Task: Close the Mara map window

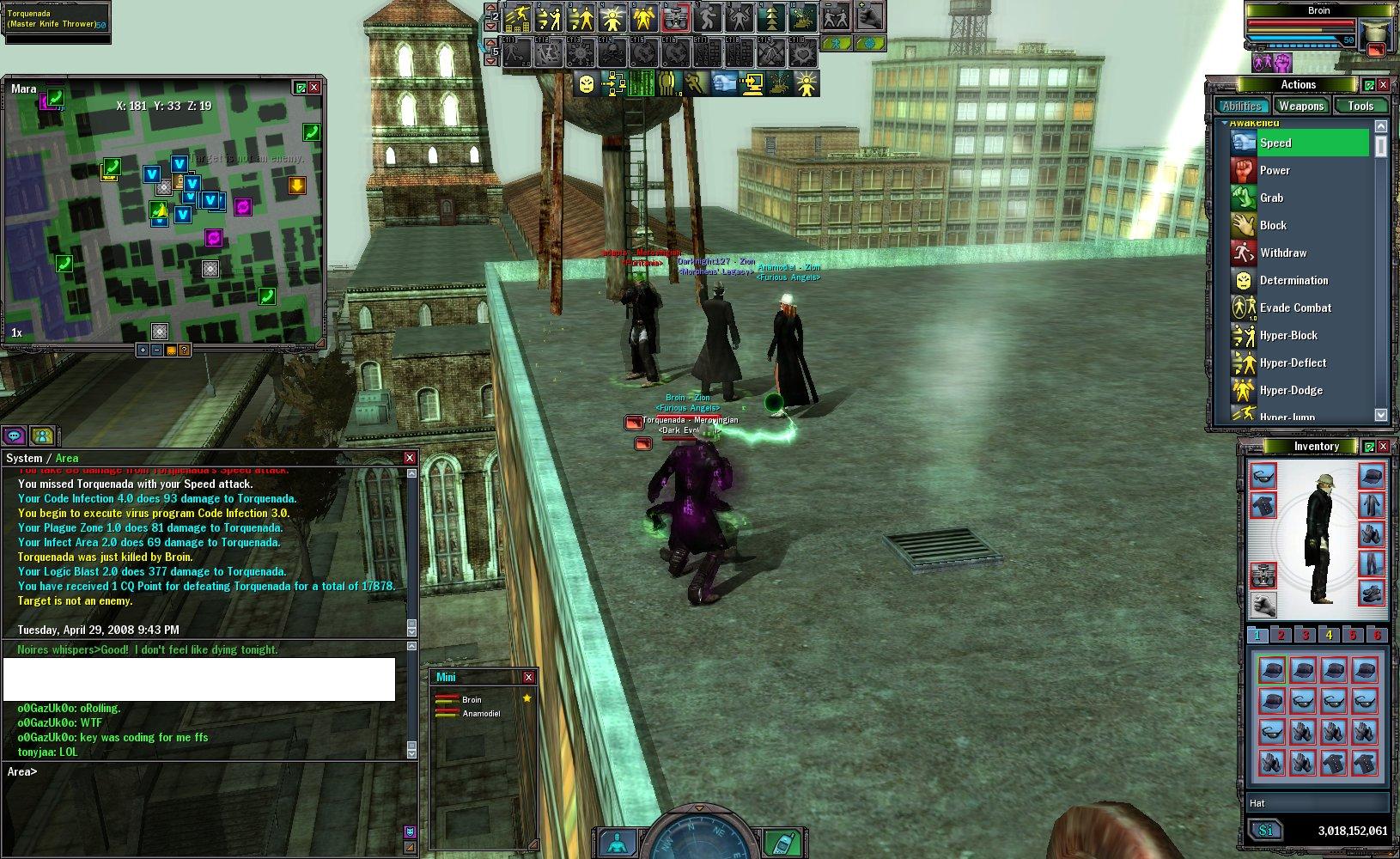Action: pyautogui.click(x=314, y=88)
